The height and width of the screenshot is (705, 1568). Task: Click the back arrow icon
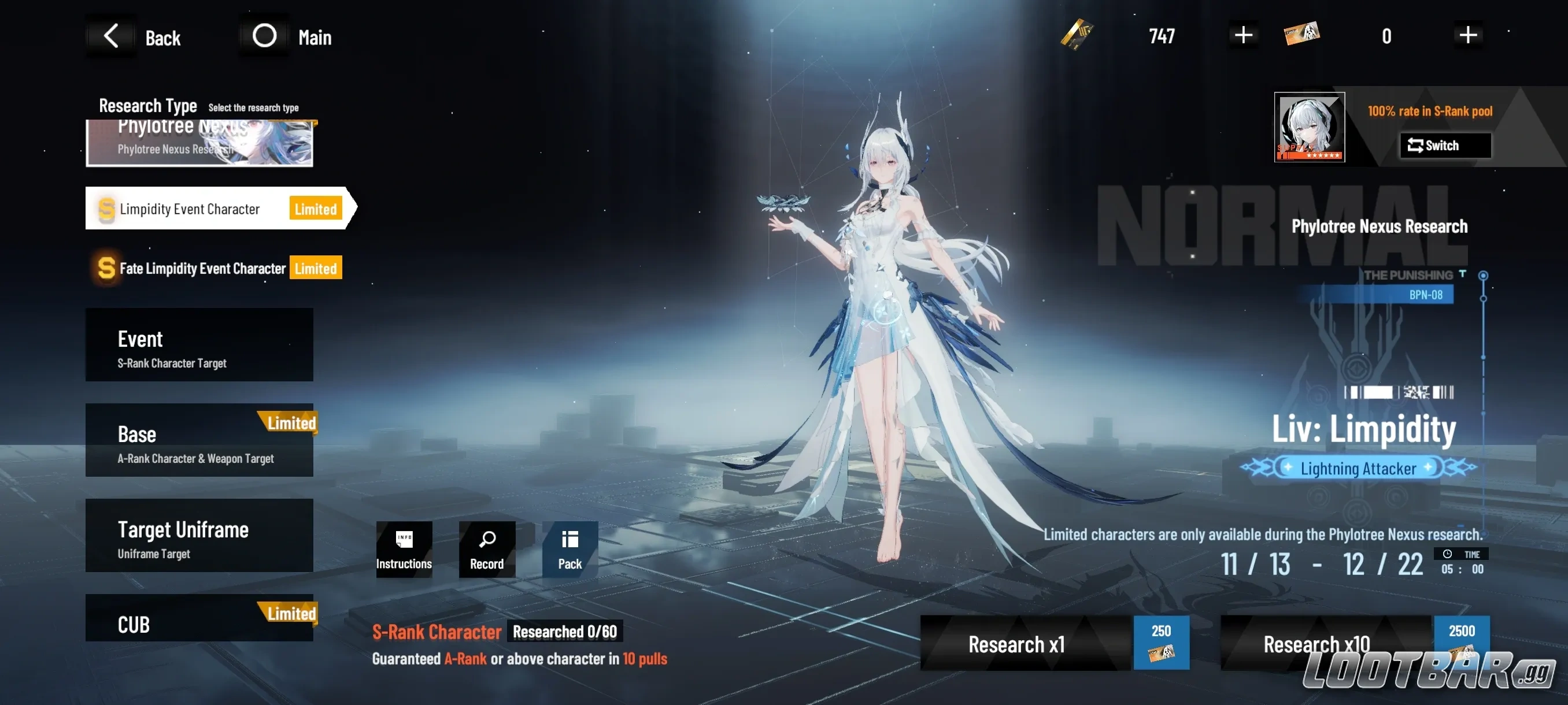tap(111, 35)
